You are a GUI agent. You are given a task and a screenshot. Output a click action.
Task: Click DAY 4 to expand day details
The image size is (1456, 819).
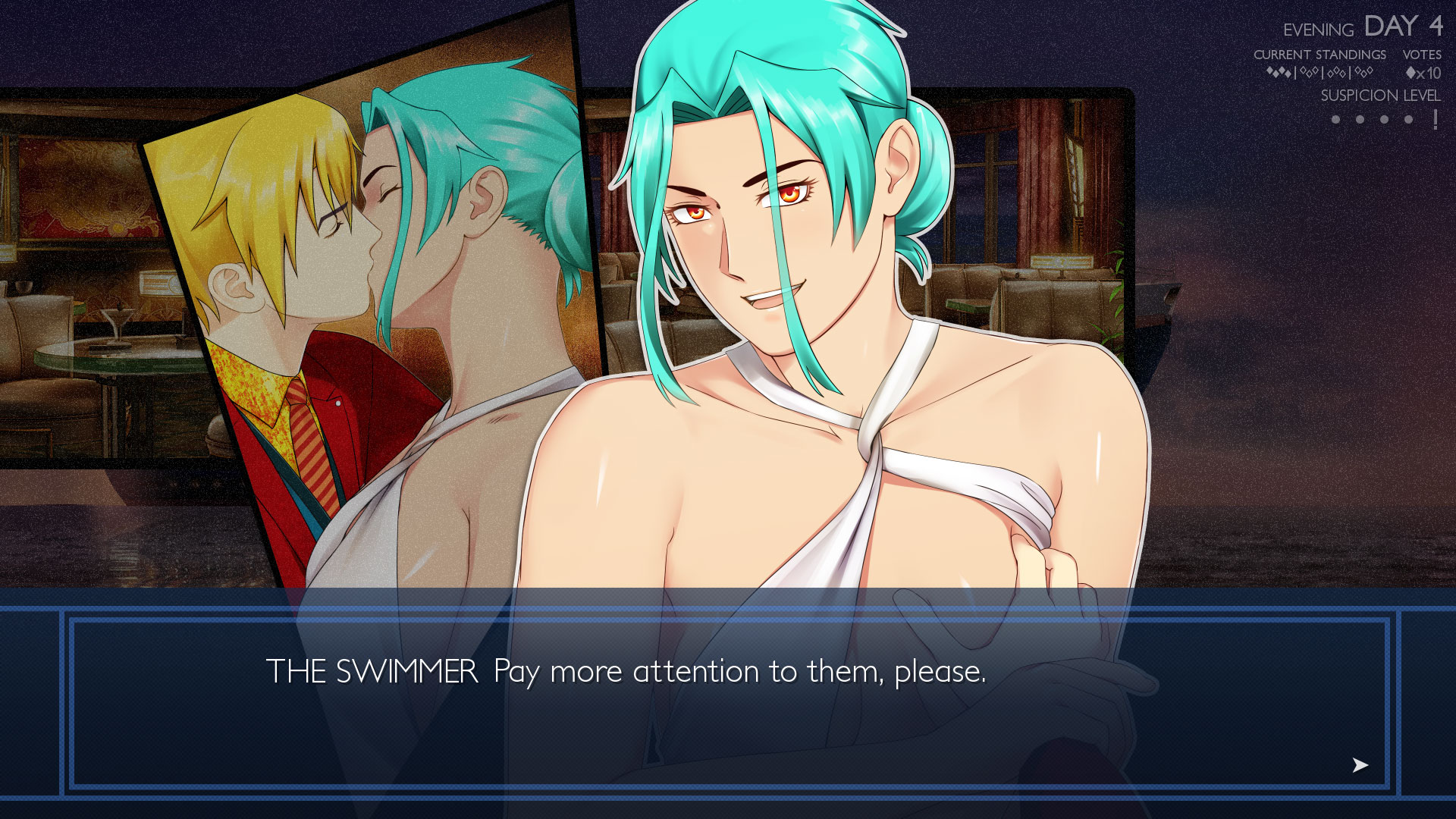coord(1404,27)
